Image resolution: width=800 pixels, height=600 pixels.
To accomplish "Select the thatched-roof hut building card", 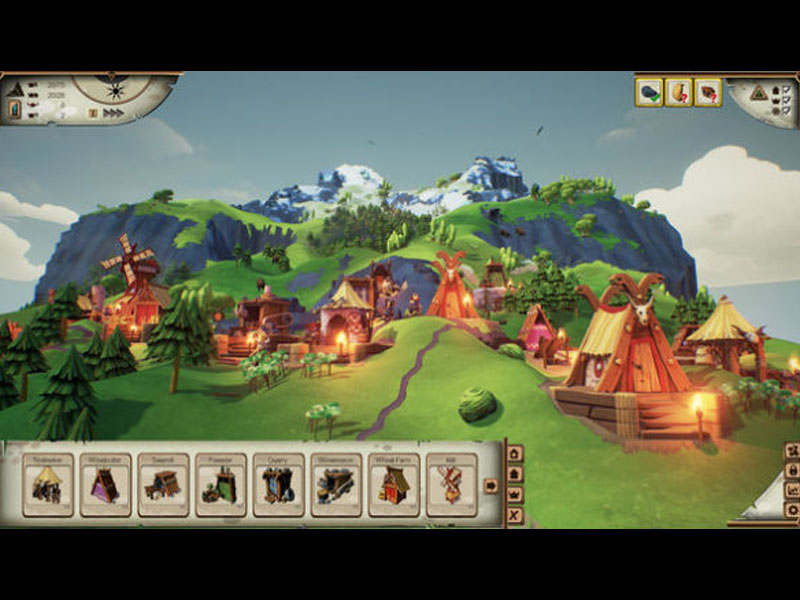I will (48, 485).
